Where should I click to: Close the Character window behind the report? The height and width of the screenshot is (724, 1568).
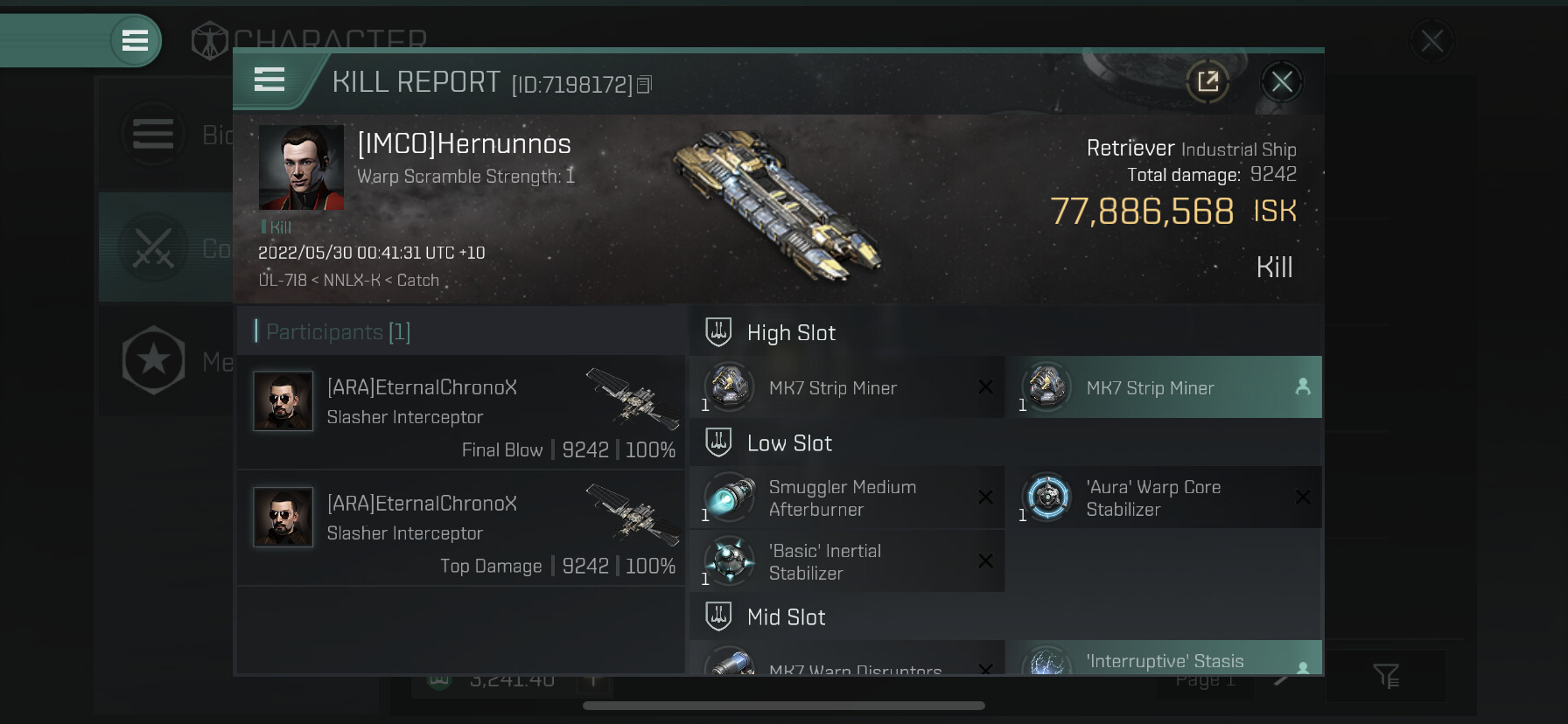tap(1431, 40)
